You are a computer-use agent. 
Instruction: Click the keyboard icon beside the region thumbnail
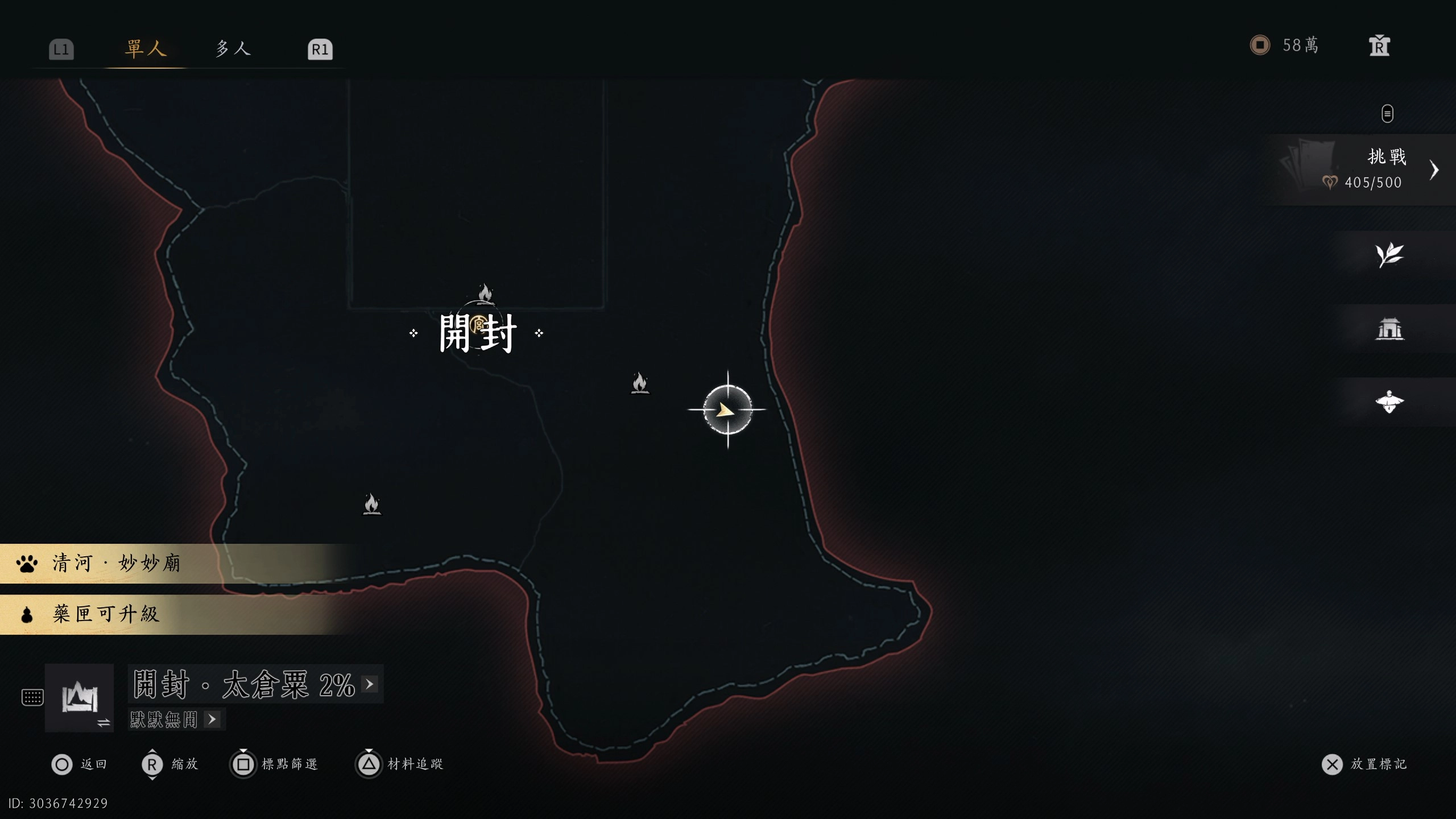coord(32,697)
